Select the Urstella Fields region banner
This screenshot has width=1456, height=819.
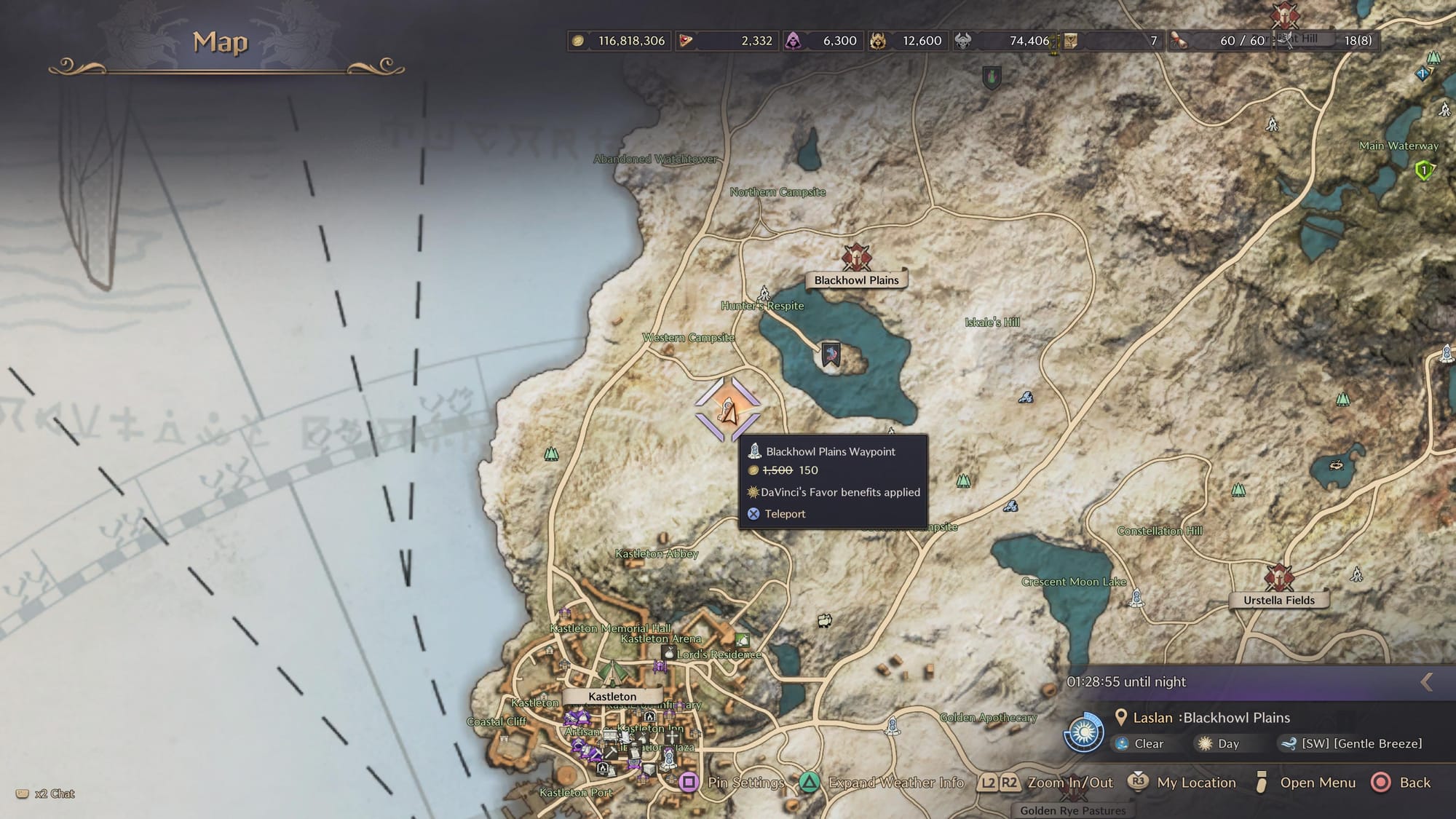click(x=1278, y=600)
